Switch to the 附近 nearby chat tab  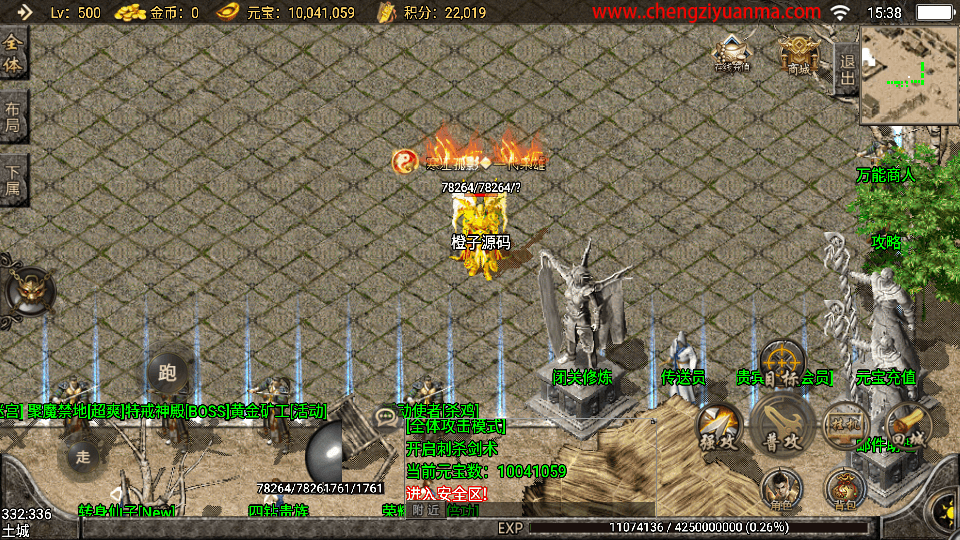[426, 509]
